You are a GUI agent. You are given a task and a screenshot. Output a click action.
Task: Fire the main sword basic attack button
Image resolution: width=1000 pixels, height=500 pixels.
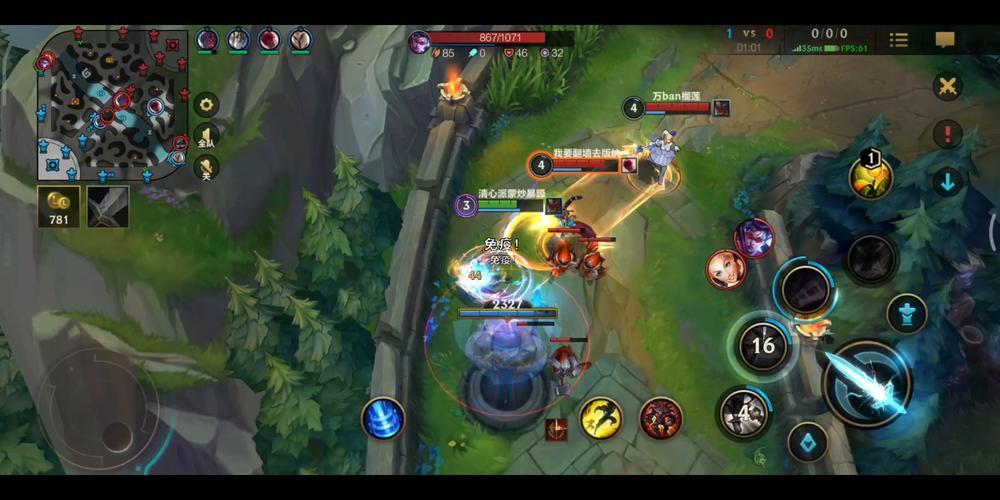click(x=866, y=384)
